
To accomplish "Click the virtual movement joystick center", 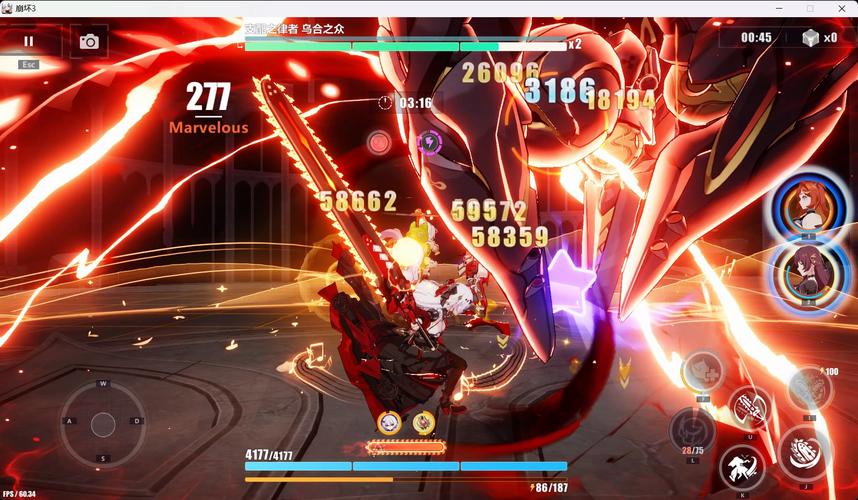I will pyautogui.click(x=103, y=424).
